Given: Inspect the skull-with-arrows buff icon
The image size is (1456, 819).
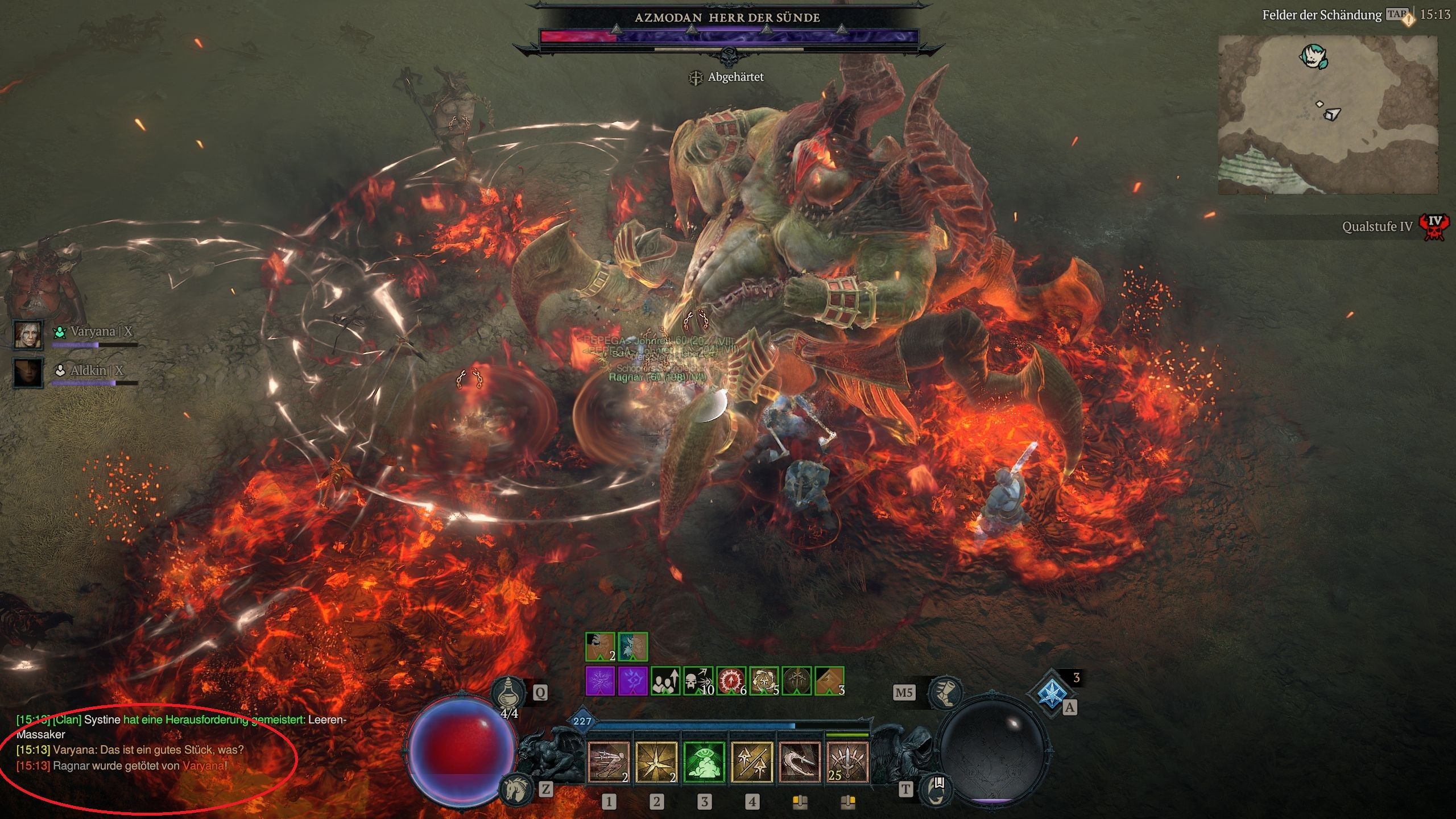Looking at the screenshot, I should pos(697,681).
